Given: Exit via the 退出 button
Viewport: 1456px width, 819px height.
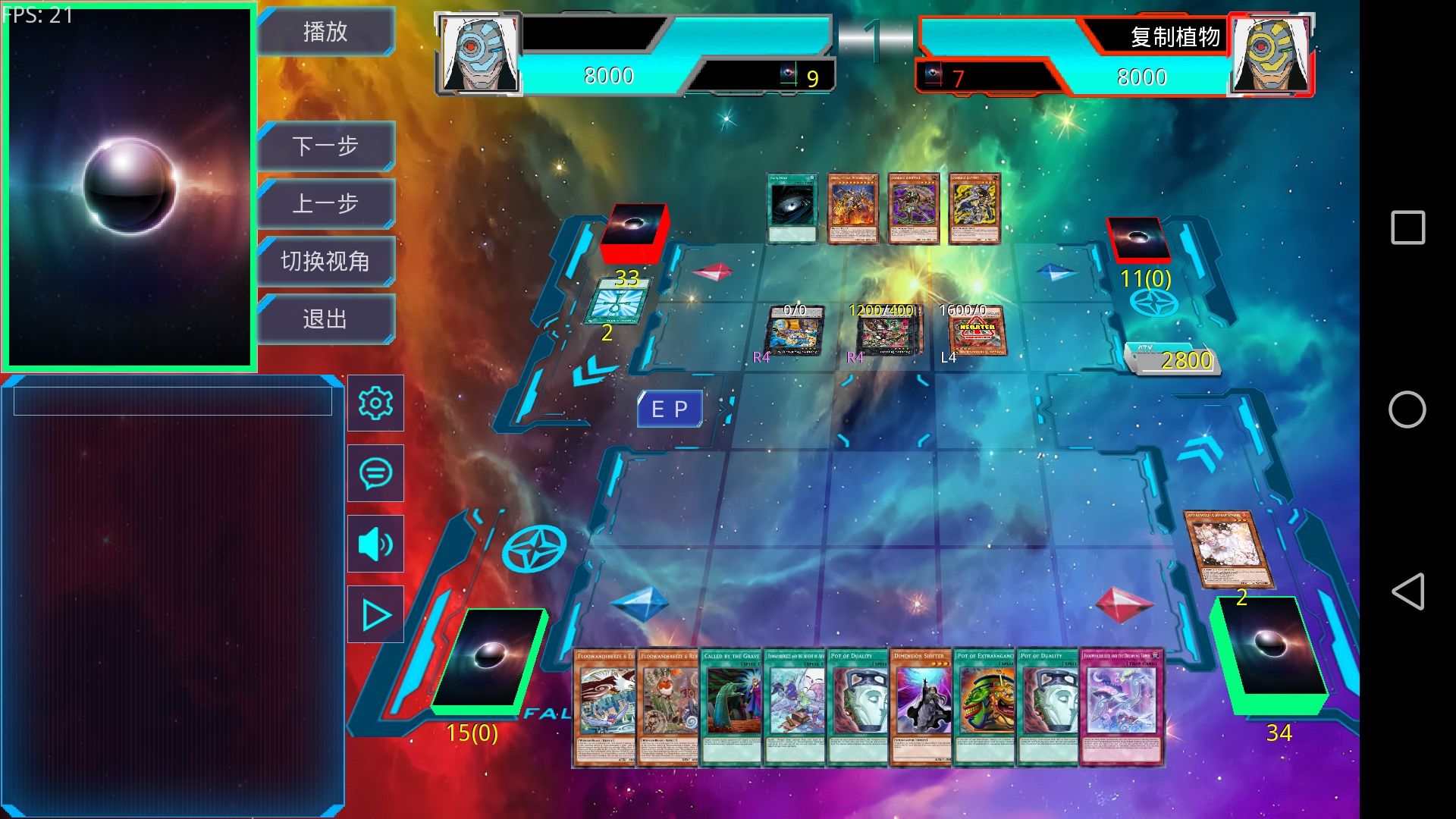Looking at the screenshot, I should (x=325, y=318).
